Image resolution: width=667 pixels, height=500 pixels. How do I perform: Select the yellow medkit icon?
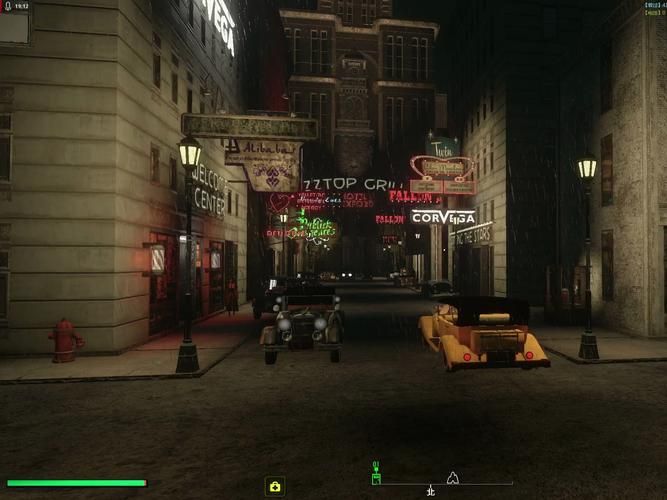click(x=275, y=486)
